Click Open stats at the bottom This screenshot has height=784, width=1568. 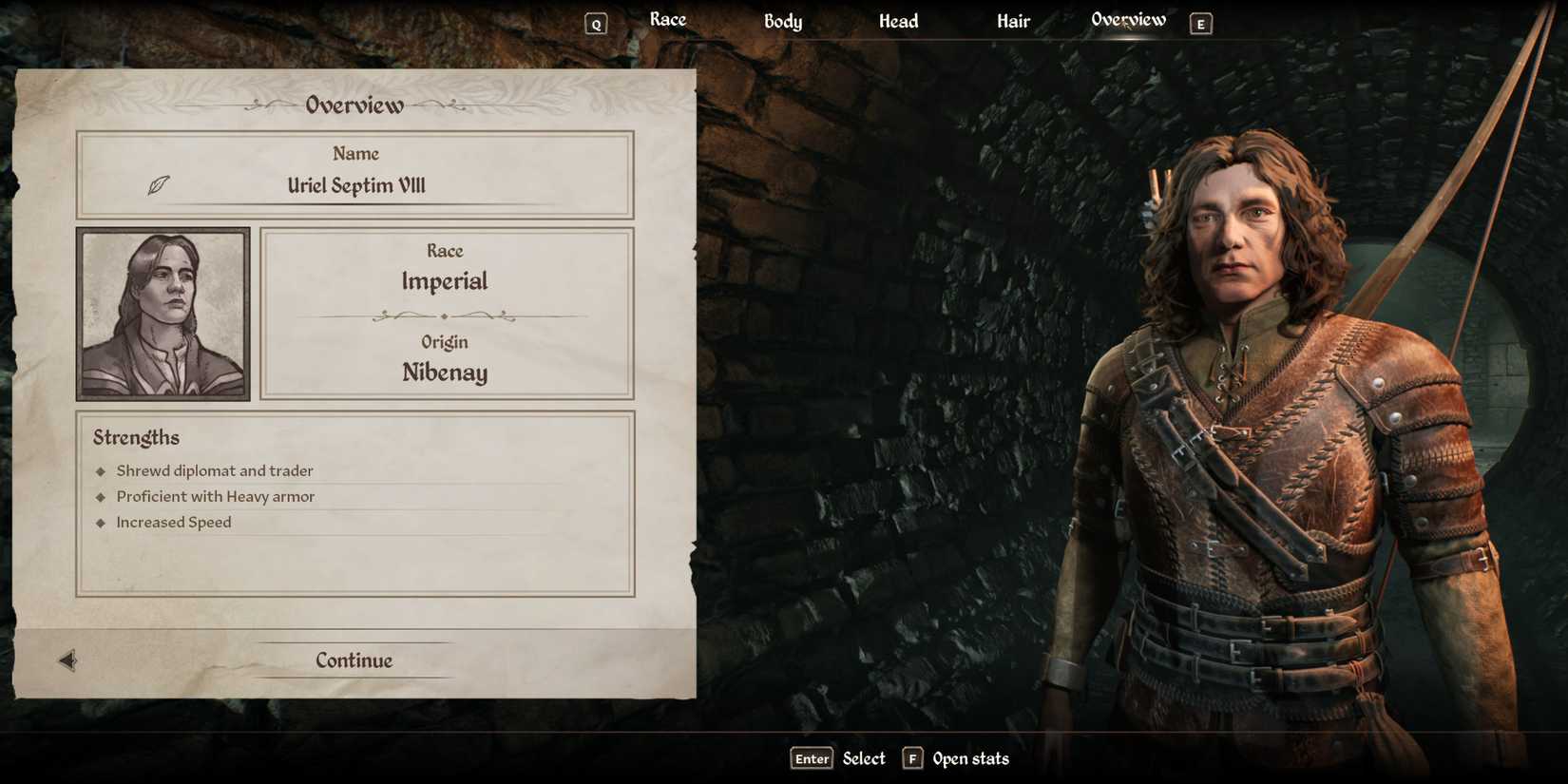coord(970,758)
